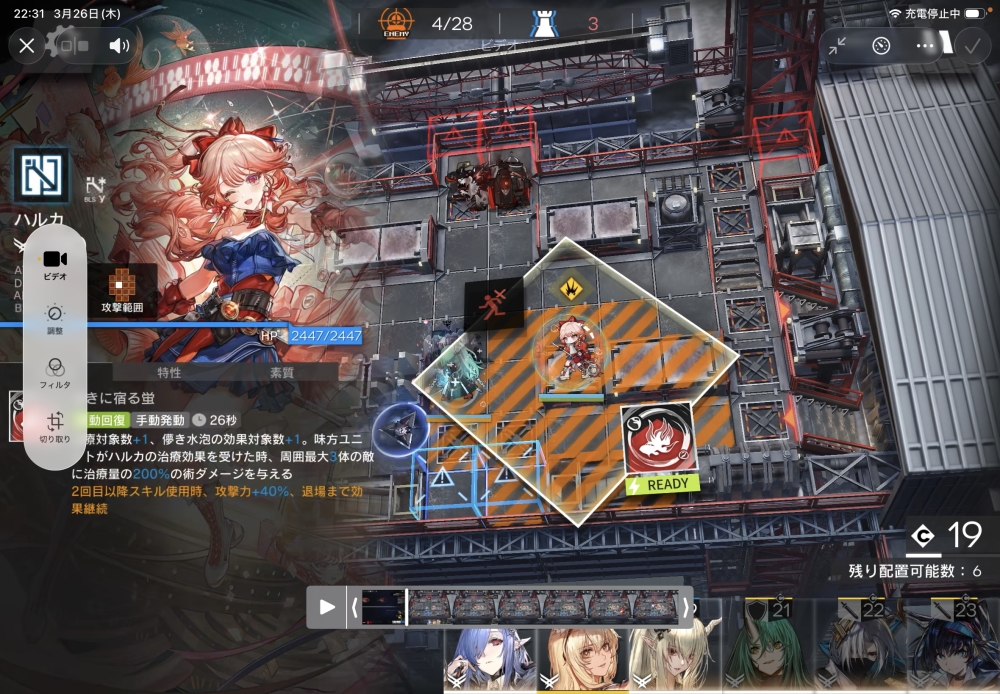Retreat the operator with the red running-figure icon
This screenshot has height=694, width=1000.
click(494, 304)
